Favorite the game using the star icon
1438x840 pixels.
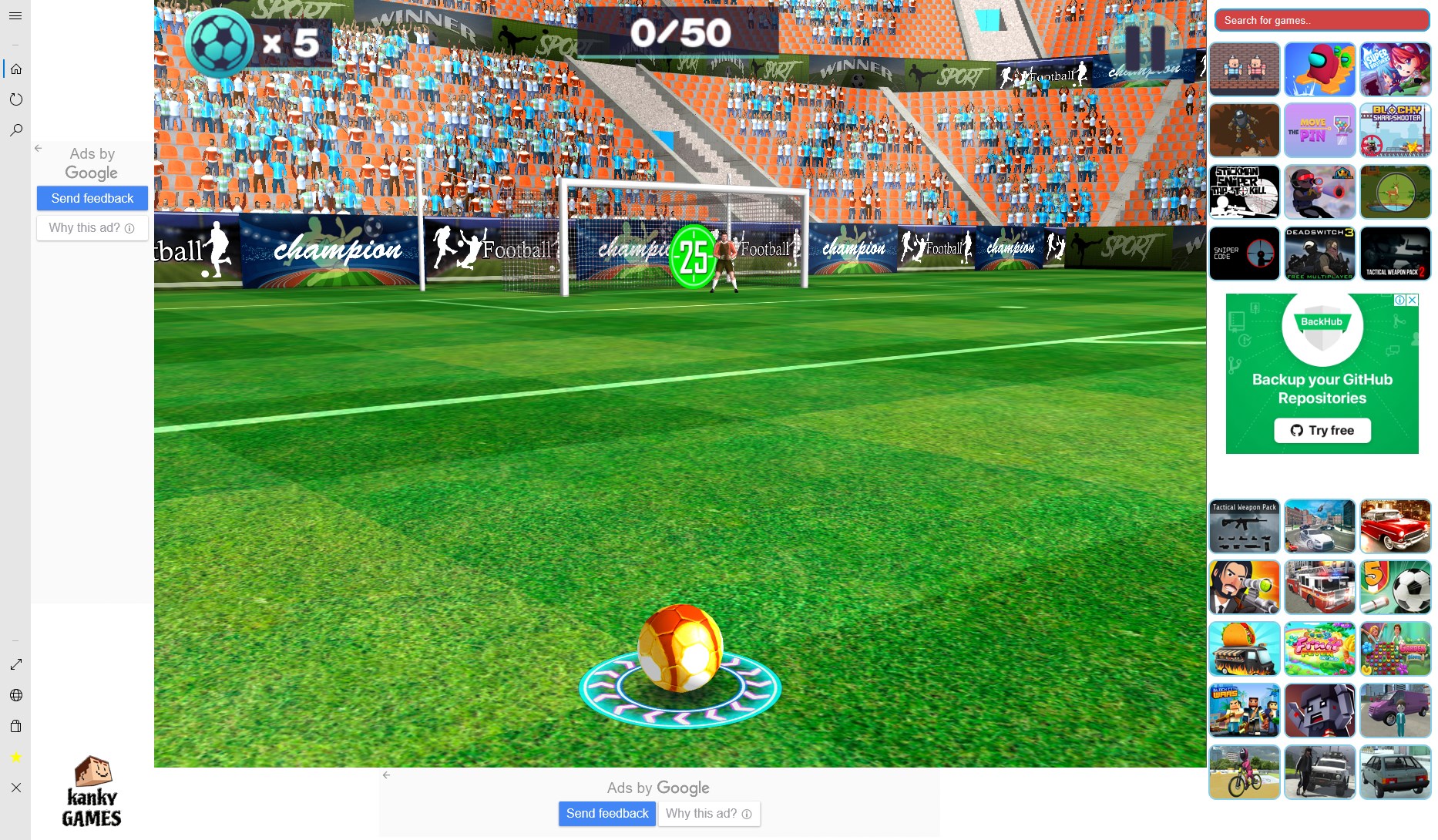[14, 757]
